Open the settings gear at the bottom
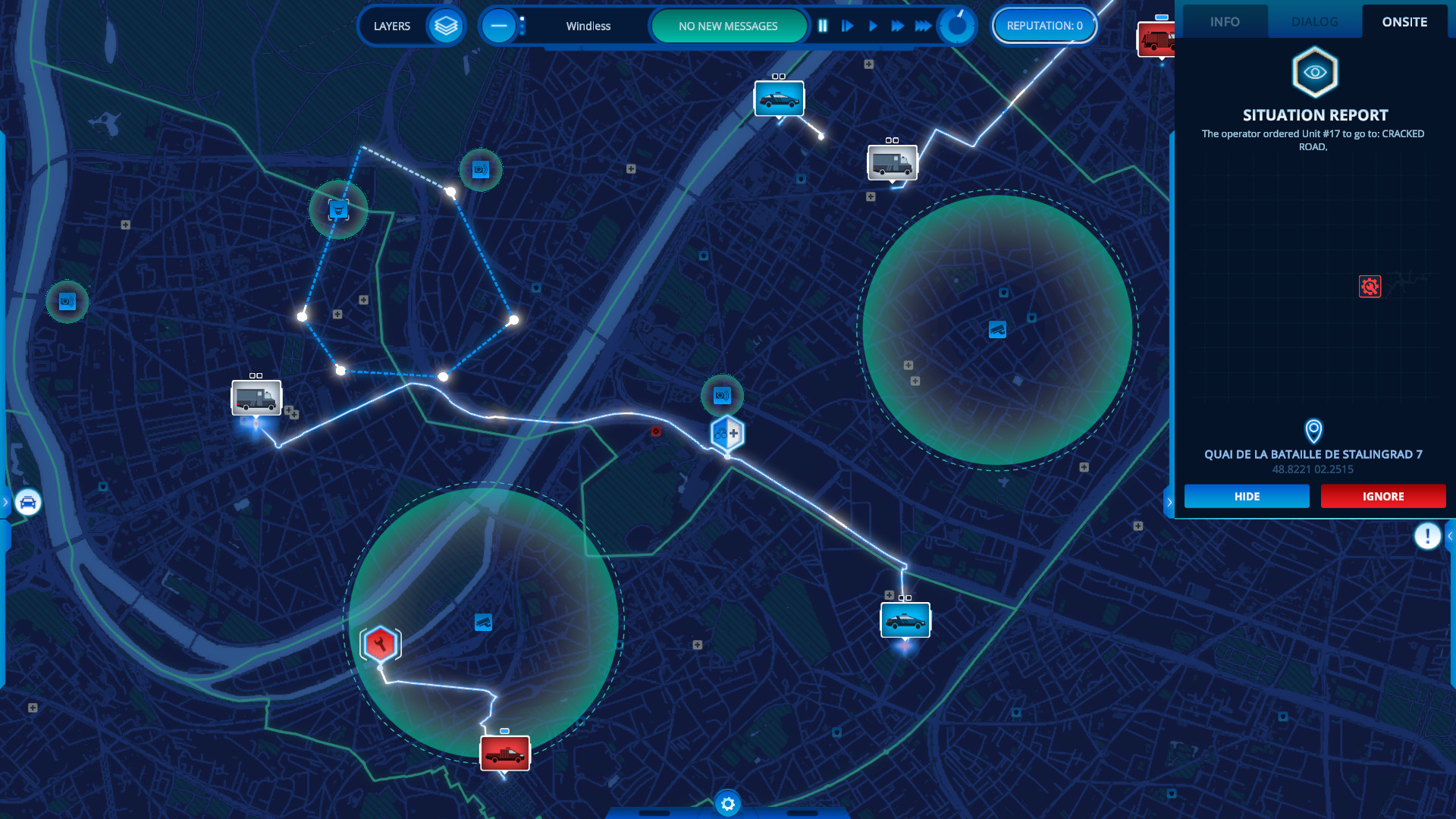The height and width of the screenshot is (819, 1456). pos(726,804)
